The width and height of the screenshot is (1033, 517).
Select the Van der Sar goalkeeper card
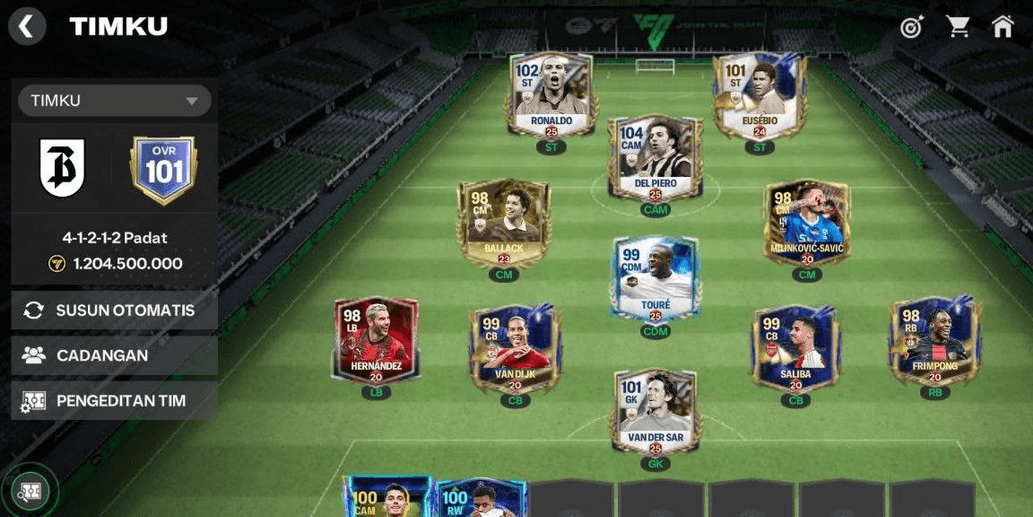[655, 410]
